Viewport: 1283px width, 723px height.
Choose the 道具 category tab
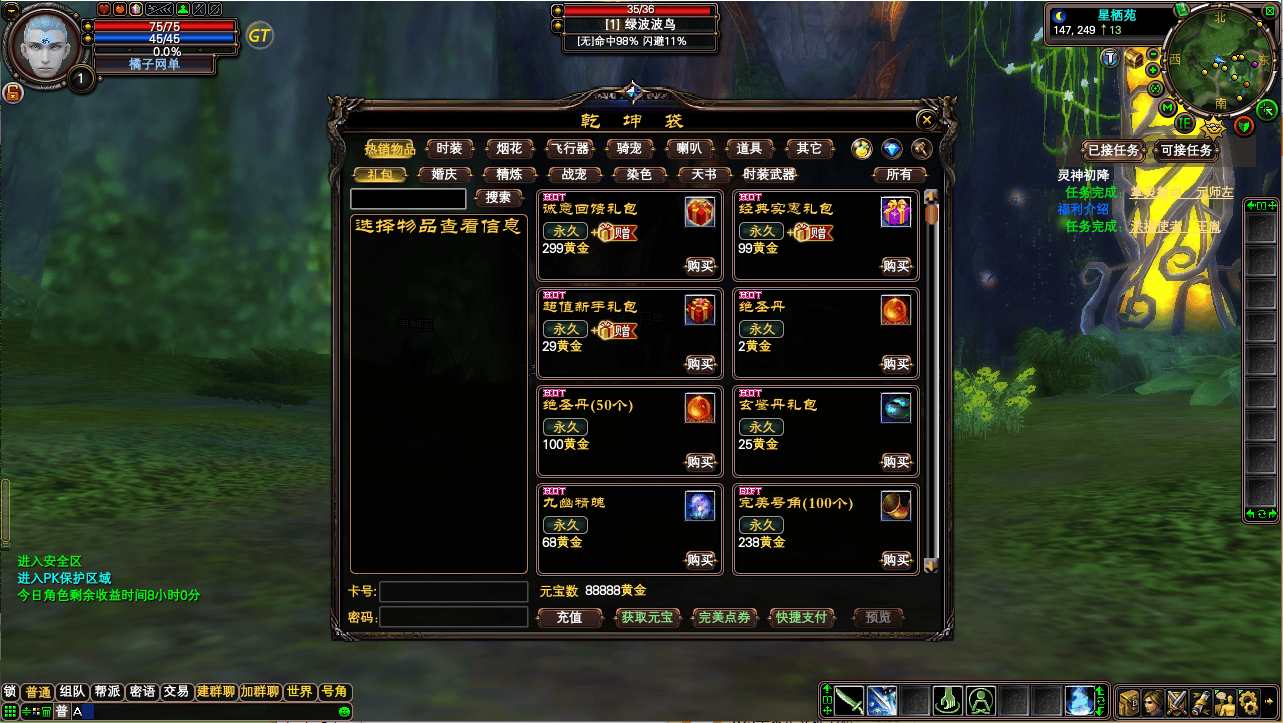tap(749, 149)
